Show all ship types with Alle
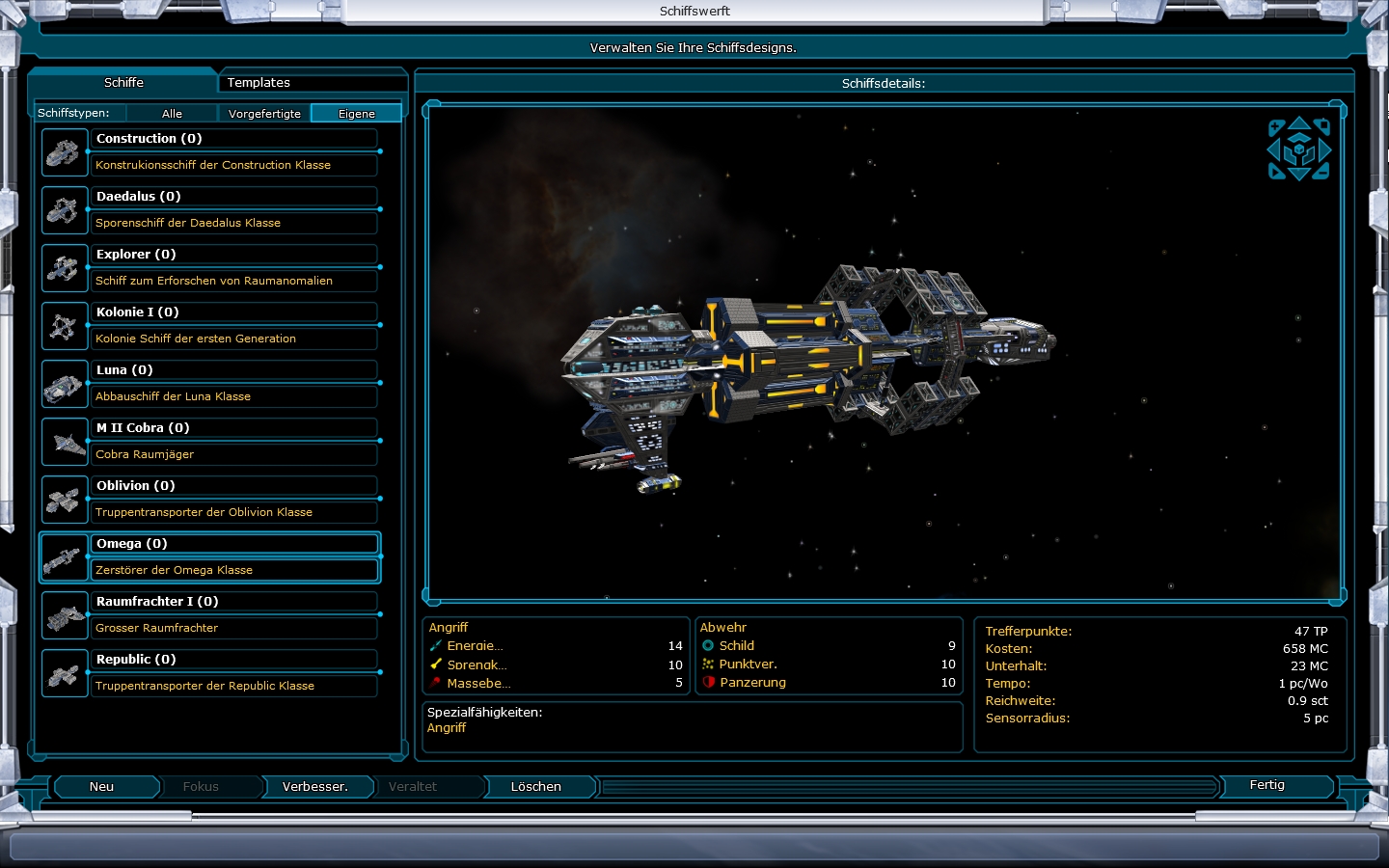The image size is (1389, 868). point(172,114)
